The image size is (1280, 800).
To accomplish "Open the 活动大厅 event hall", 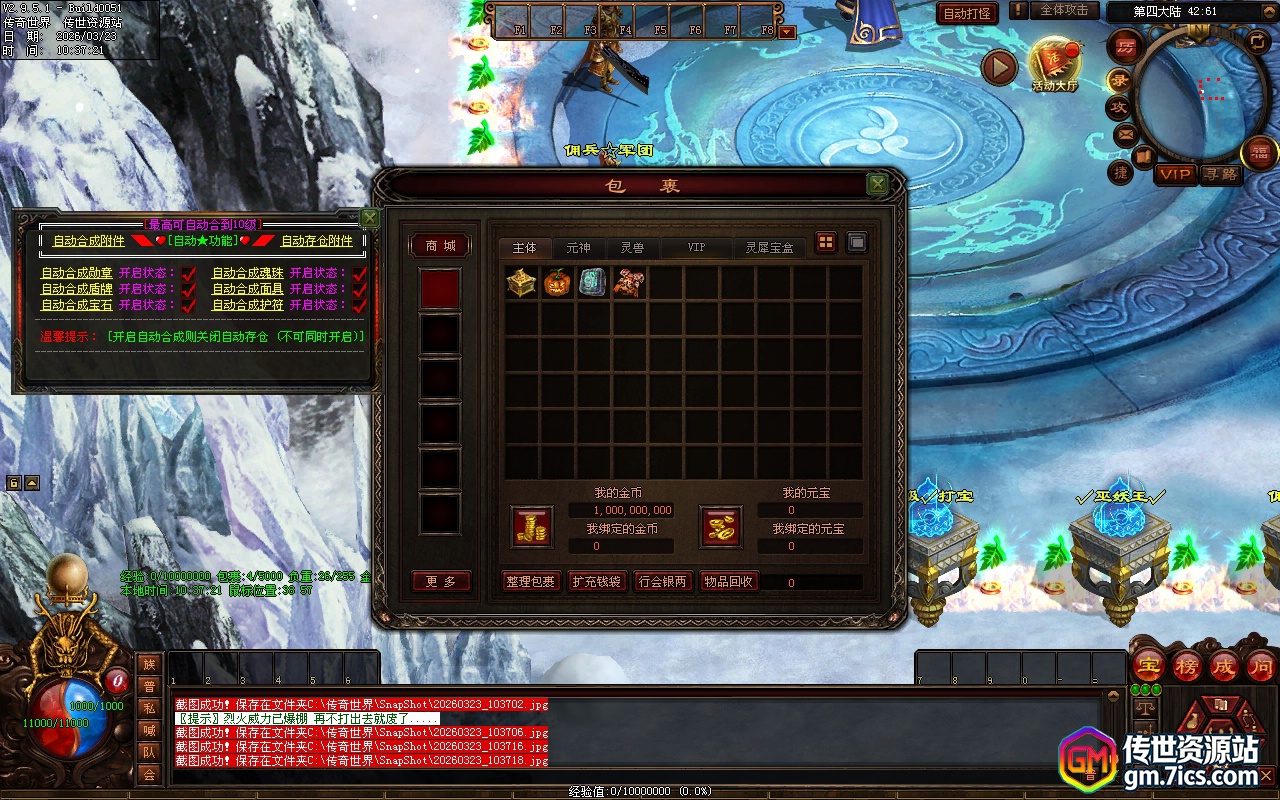I will point(1054,65).
